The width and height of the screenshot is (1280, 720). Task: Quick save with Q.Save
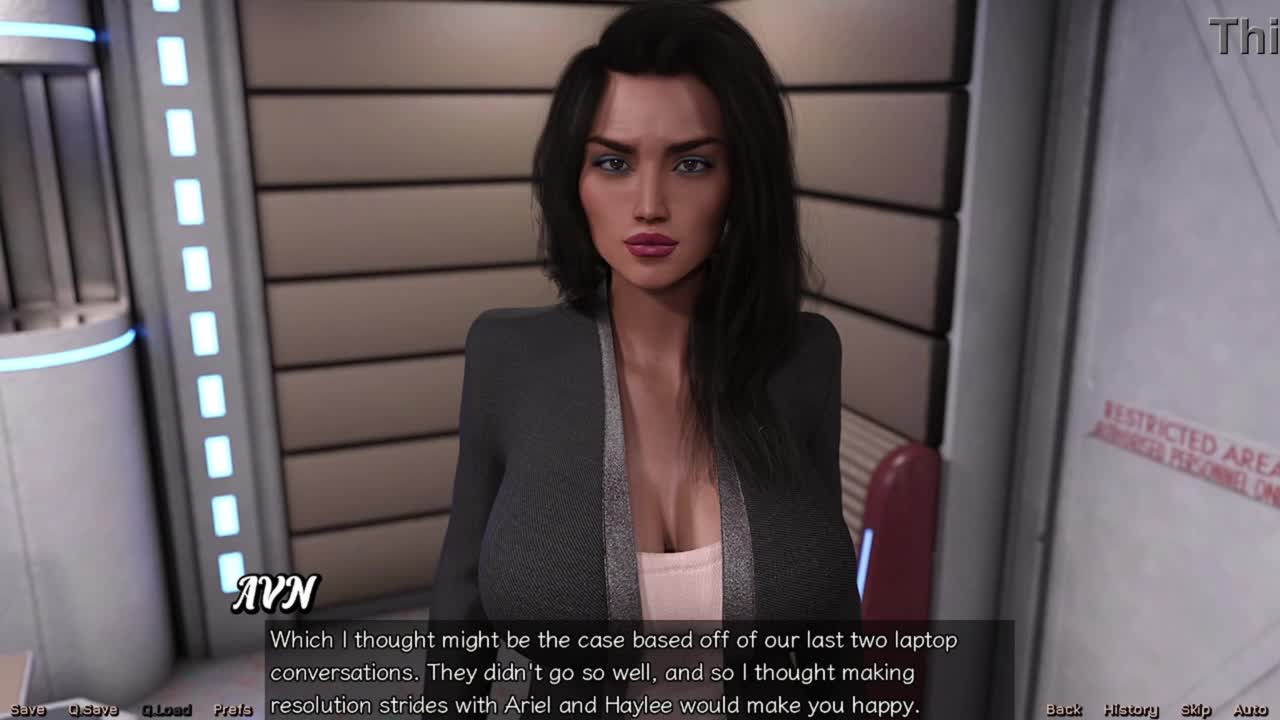click(93, 710)
